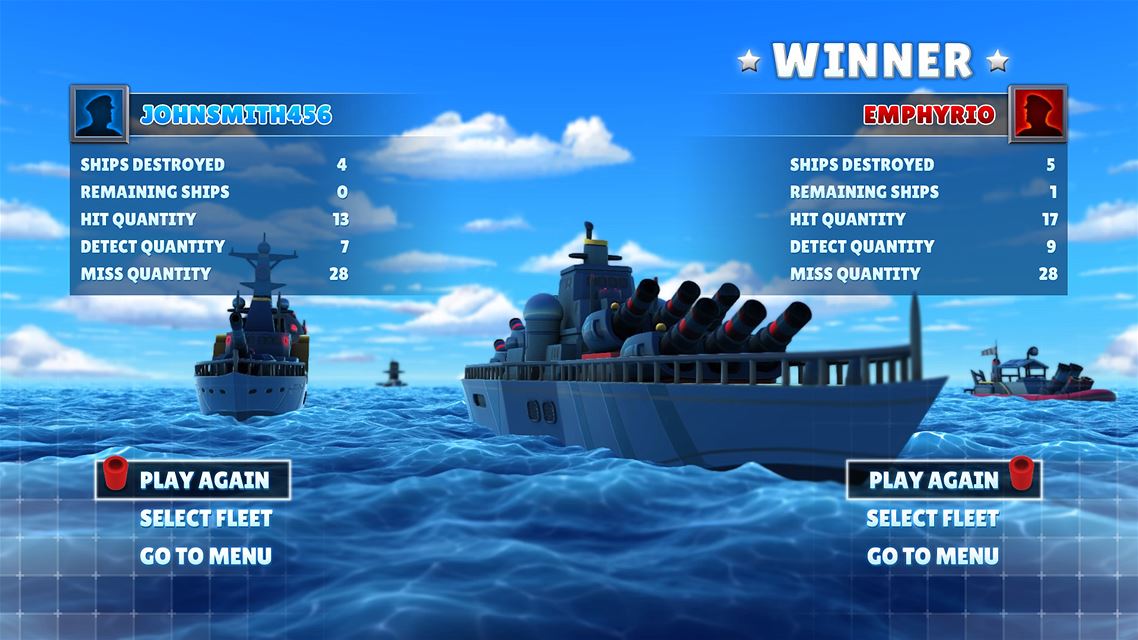Open Select Fleet in Emphyrio's menu
This screenshot has height=640, width=1138.
tap(932, 518)
